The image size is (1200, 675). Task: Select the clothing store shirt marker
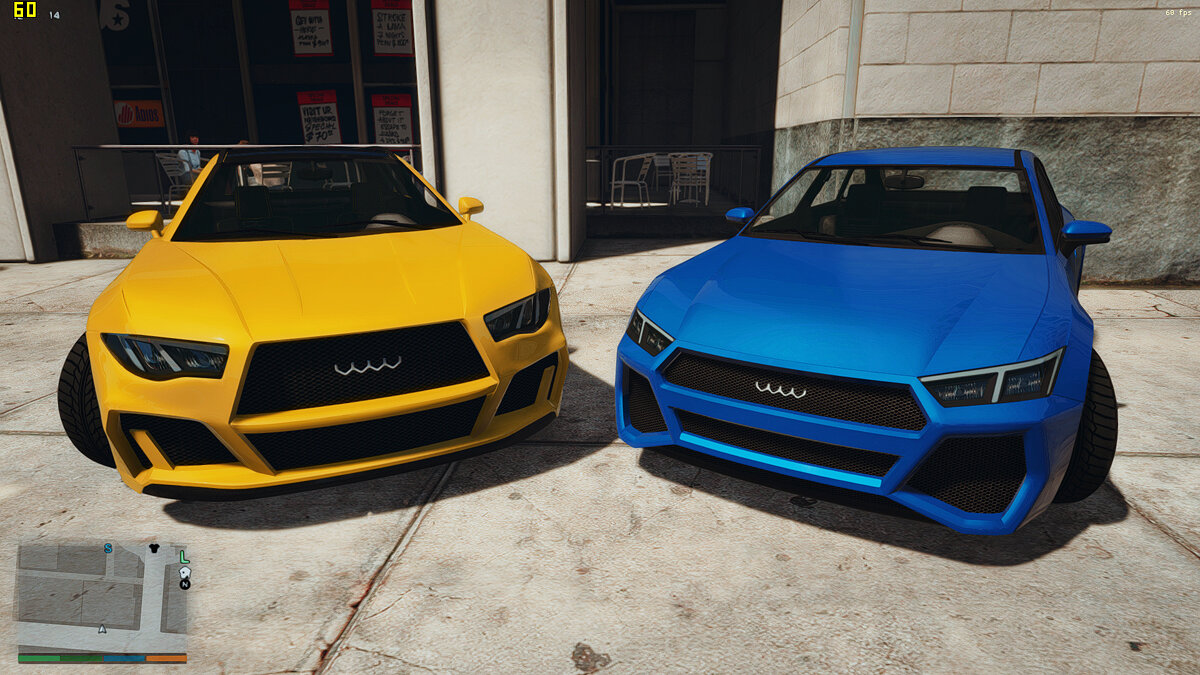(154, 548)
